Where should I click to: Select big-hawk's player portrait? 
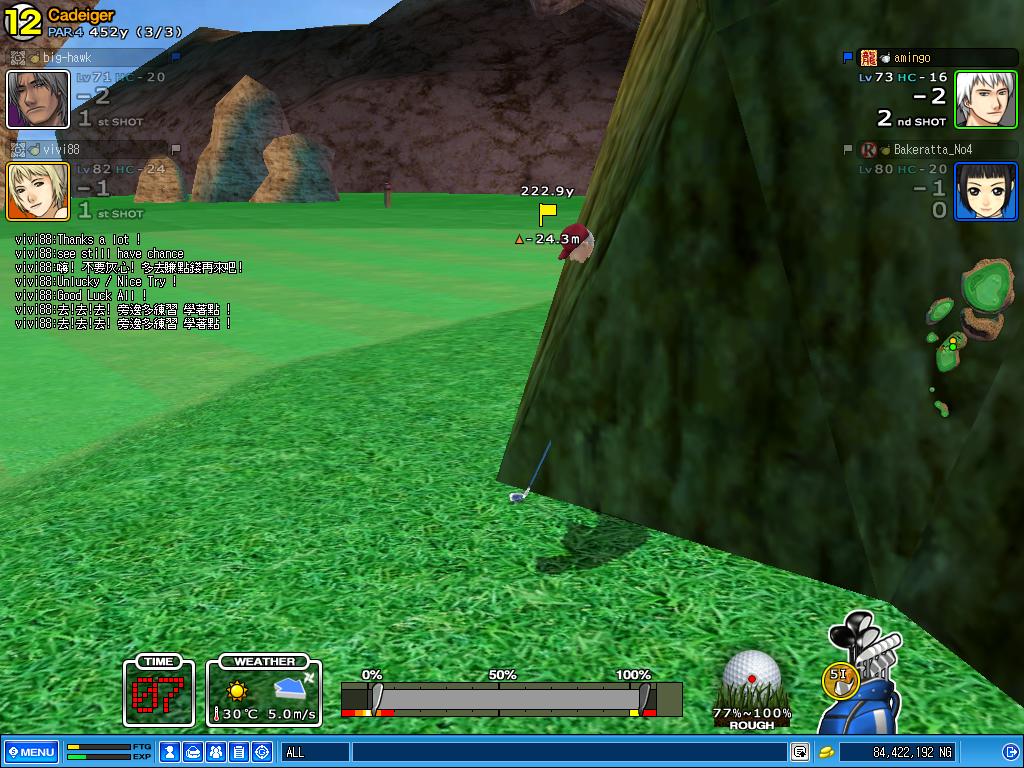click(38, 99)
